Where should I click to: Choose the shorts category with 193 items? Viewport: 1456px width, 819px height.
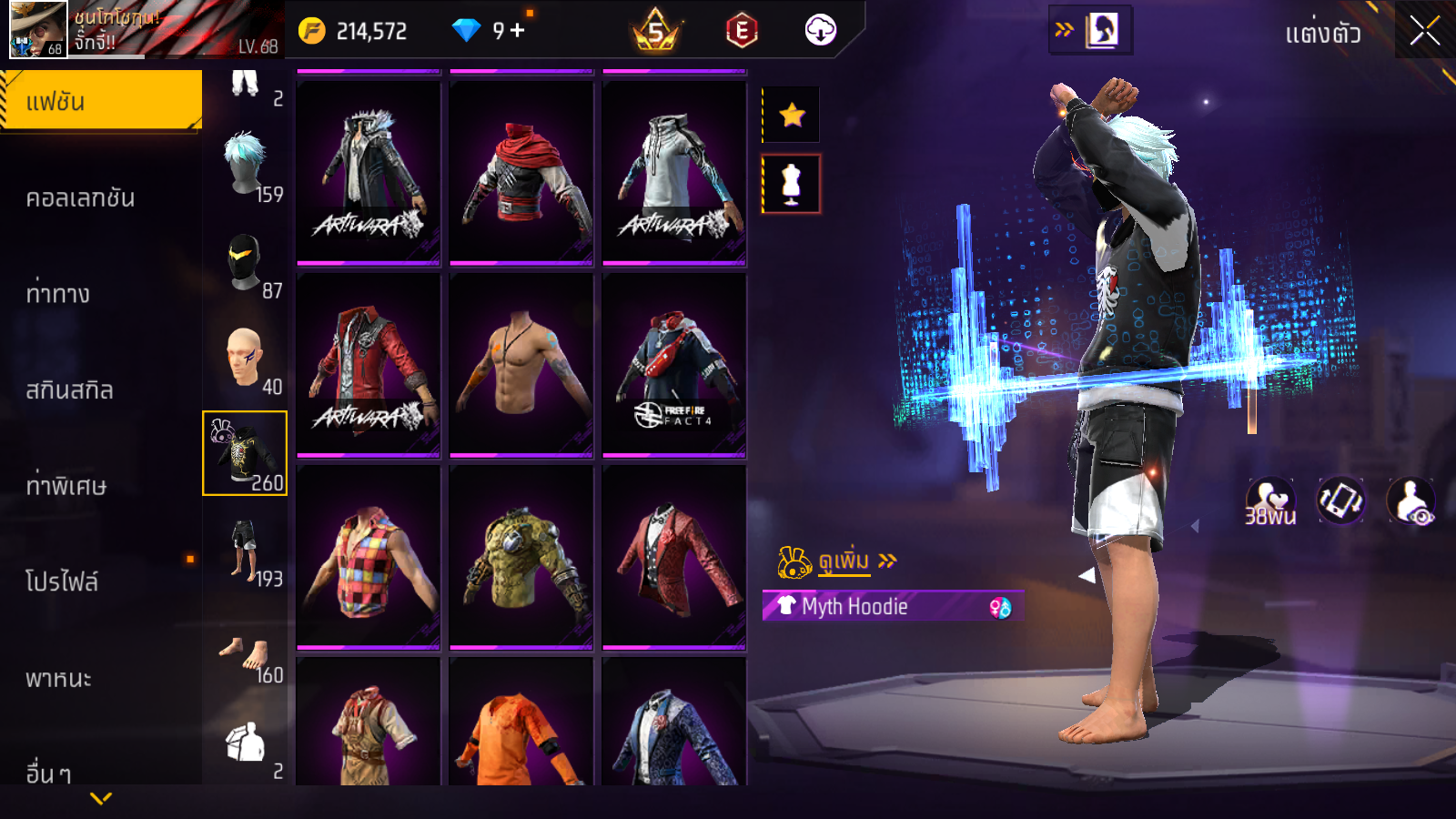(245, 551)
